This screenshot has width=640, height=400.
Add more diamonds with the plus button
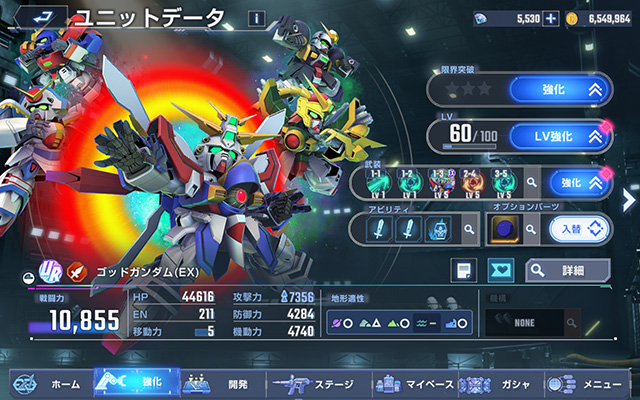(x=550, y=18)
